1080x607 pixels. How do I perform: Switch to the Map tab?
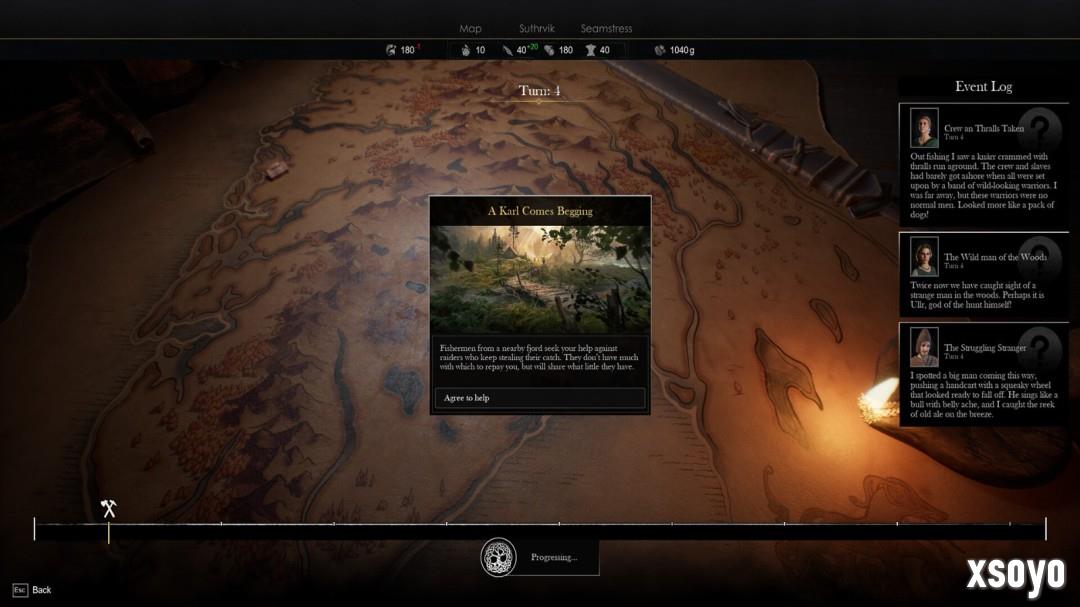click(470, 29)
